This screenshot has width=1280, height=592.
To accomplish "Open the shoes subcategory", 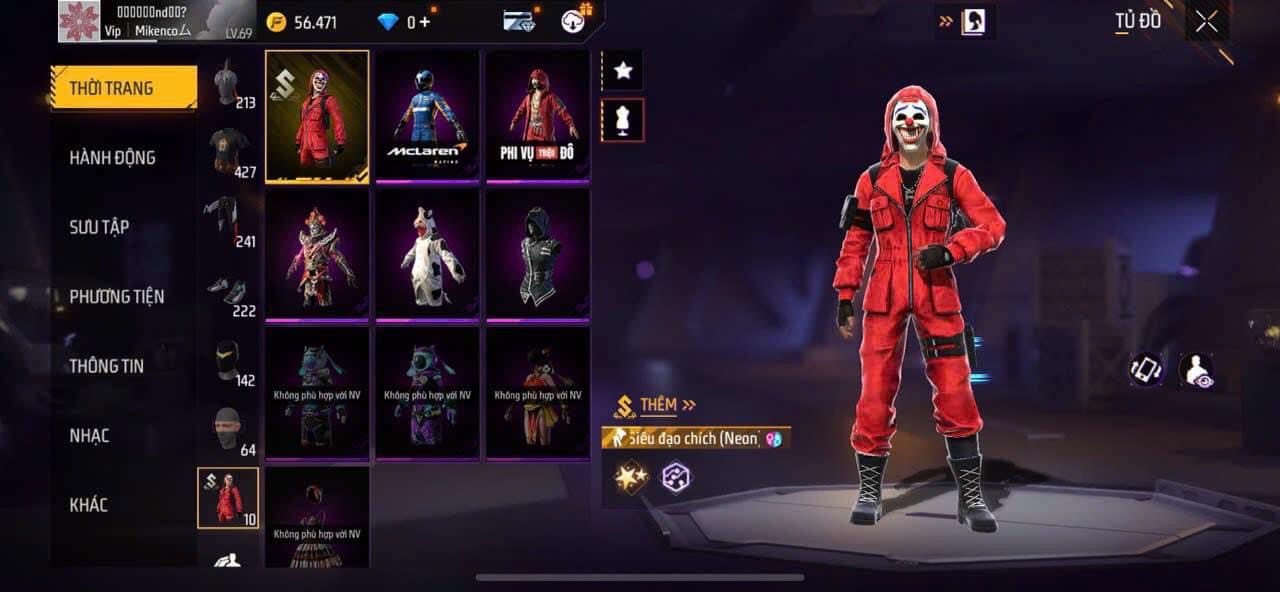I will 229,292.
